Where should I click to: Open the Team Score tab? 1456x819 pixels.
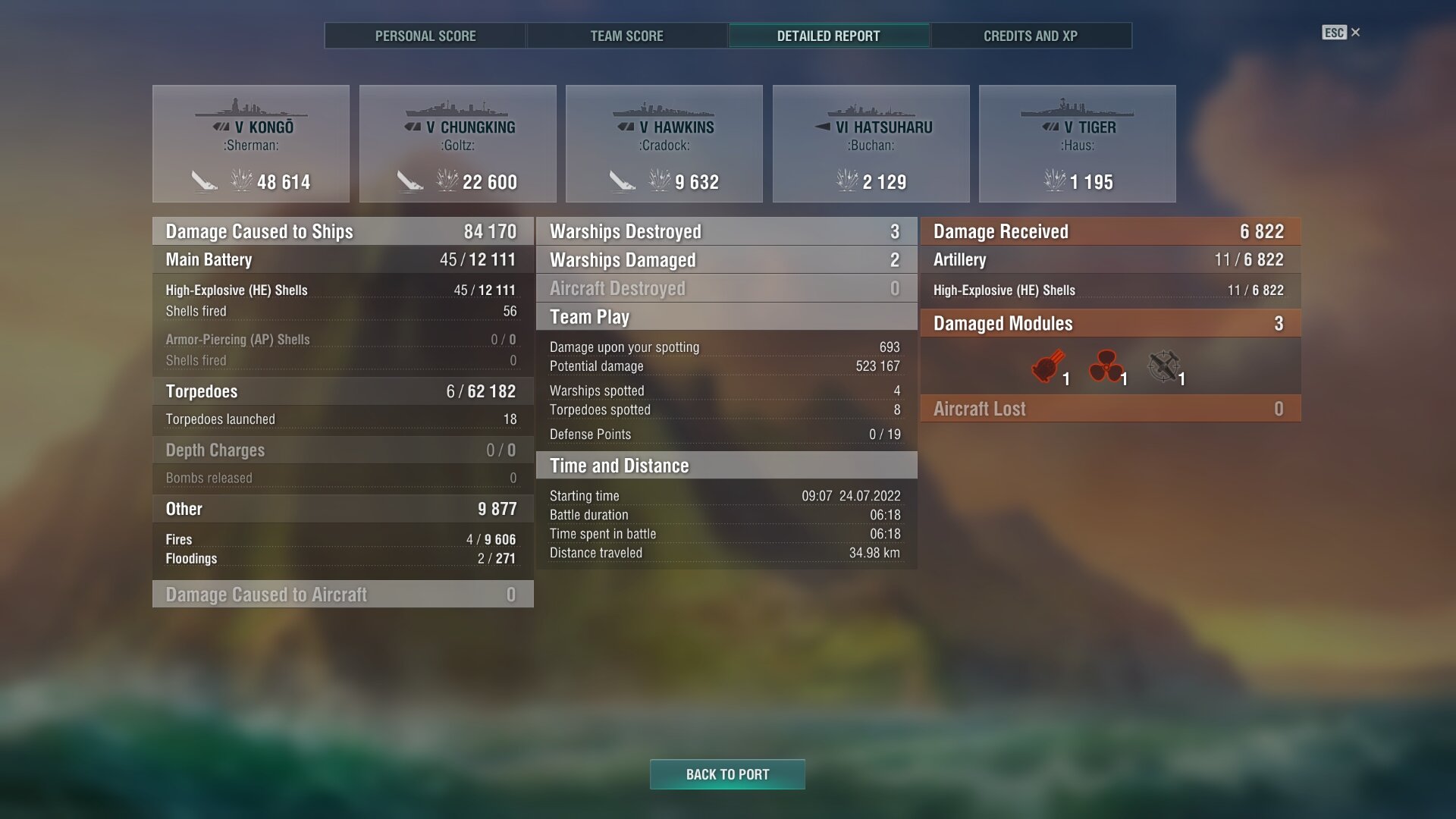click(x=626, y=36)
